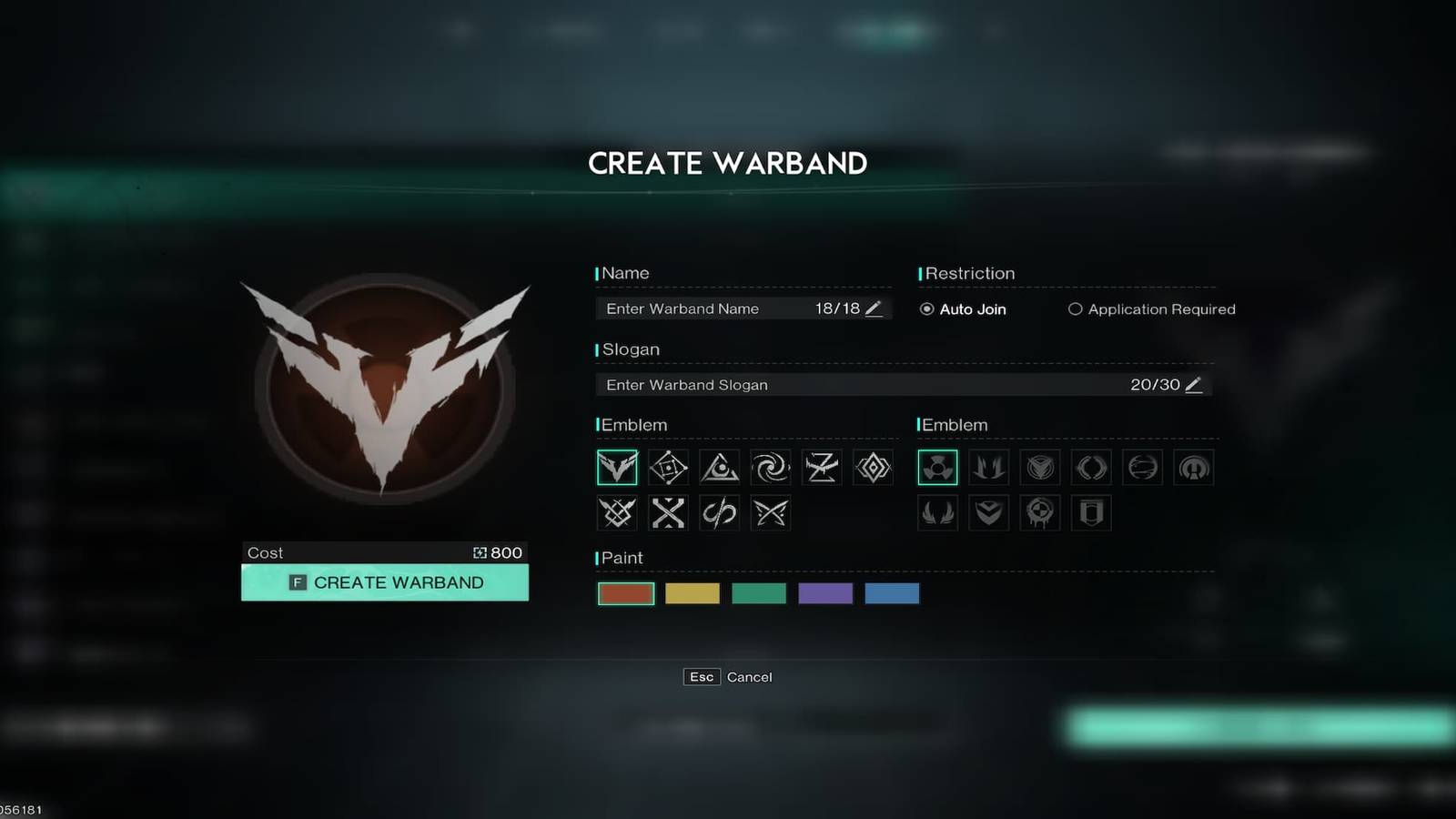Pick the triangle emblem with inner circle
This screenshot has width=1456, height=819.
pos(719,467)
